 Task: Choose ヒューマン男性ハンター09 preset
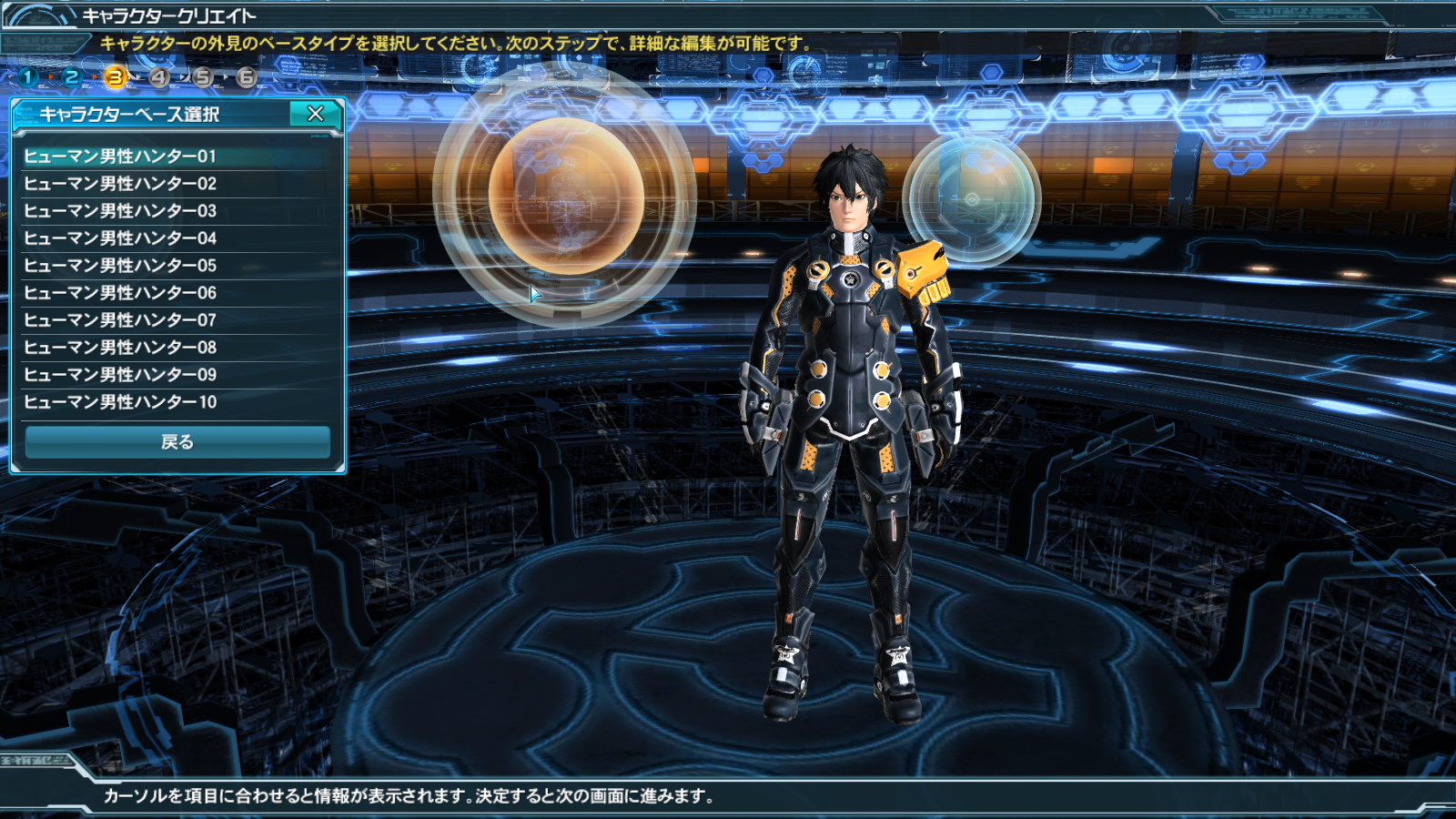click(x=120, y=375)
